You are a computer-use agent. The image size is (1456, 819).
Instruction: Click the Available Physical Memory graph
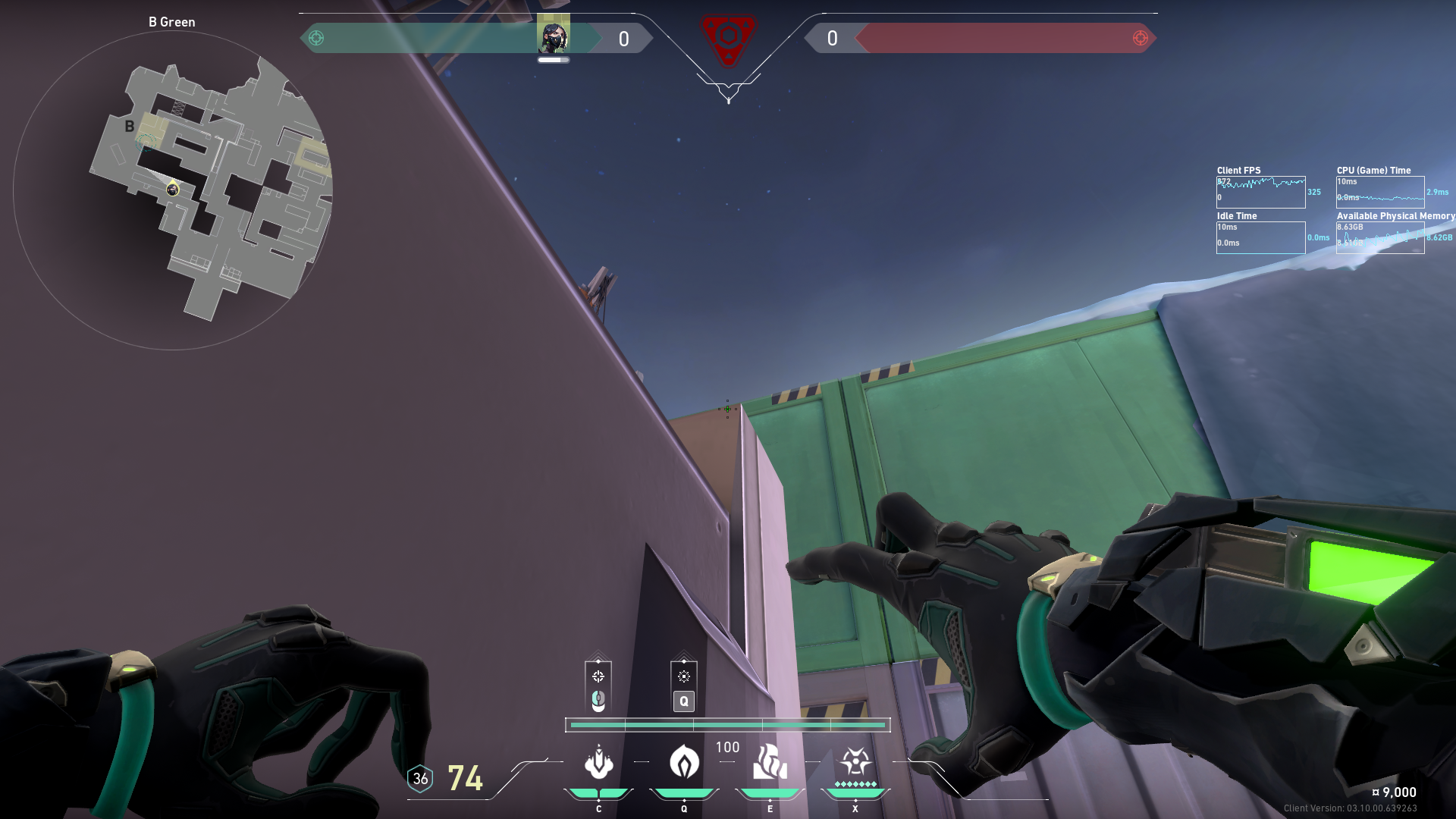(x=1380, y=237)
